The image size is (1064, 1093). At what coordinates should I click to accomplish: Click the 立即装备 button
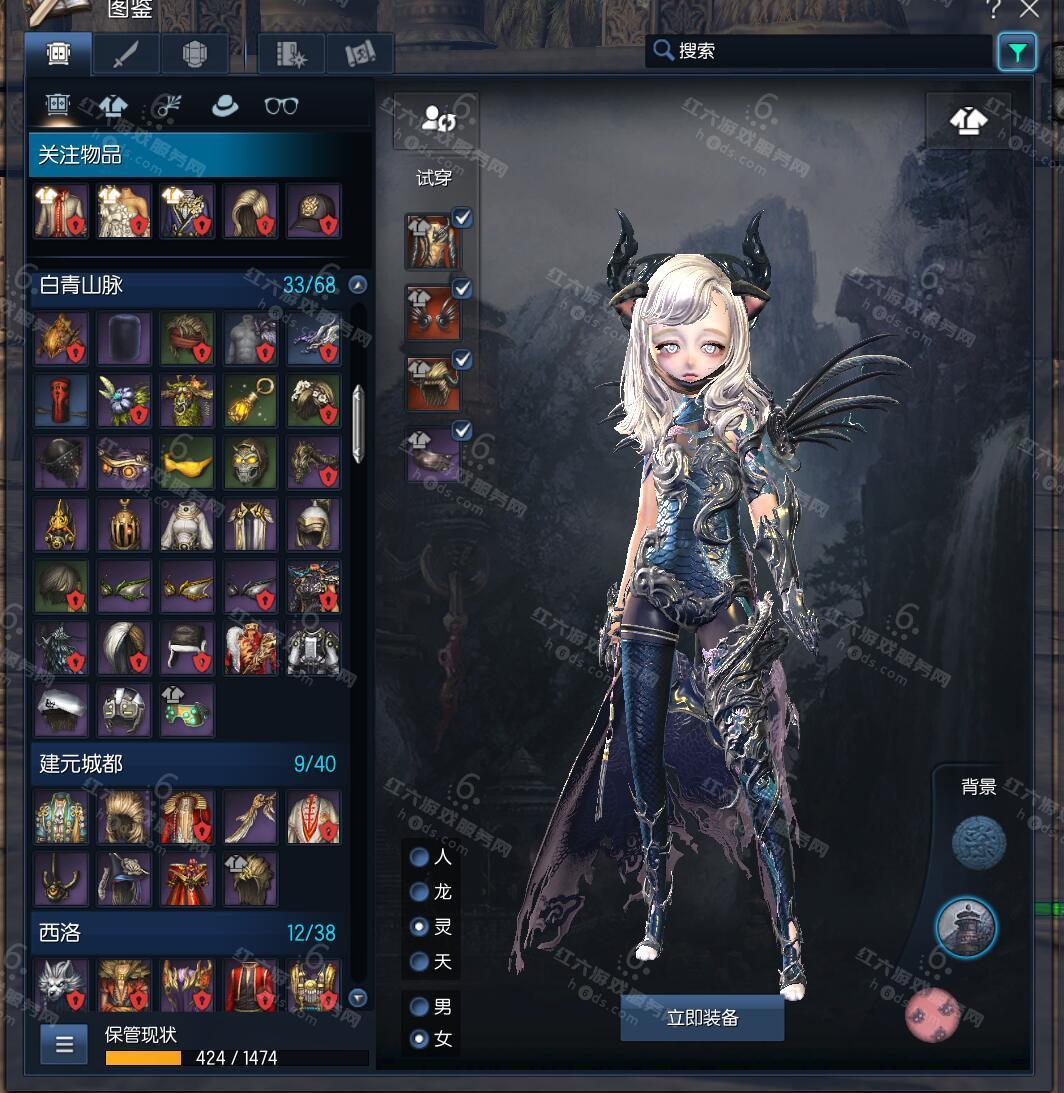(702, 1018)
